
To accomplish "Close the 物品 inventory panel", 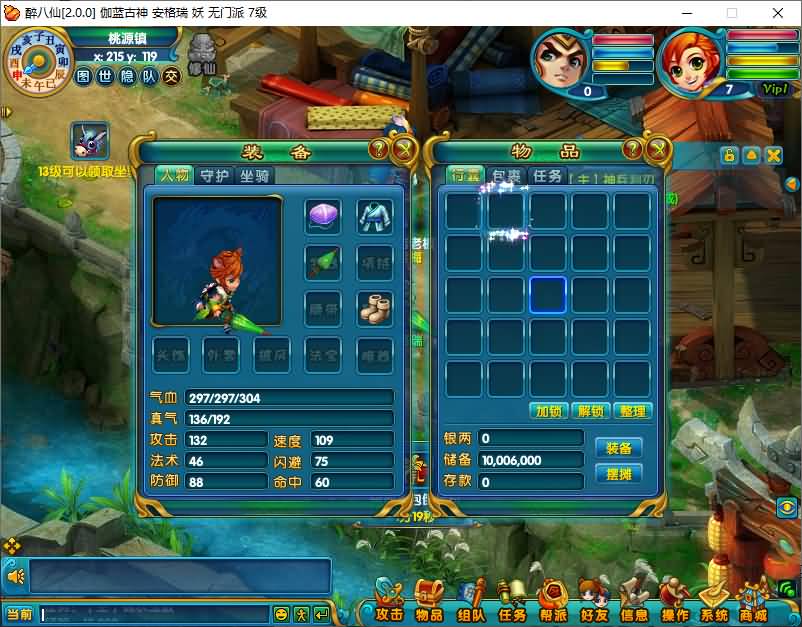I will [658, 150].
